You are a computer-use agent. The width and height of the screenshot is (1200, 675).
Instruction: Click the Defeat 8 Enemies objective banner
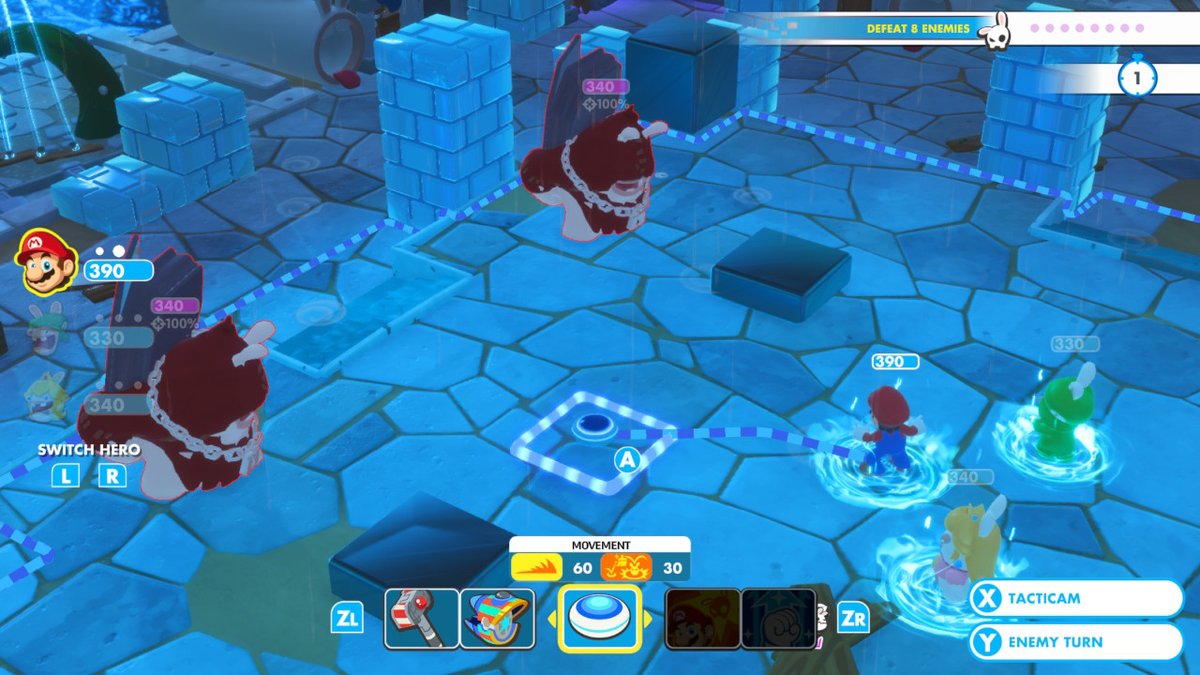pyautogui.click(x=918, y=29)
